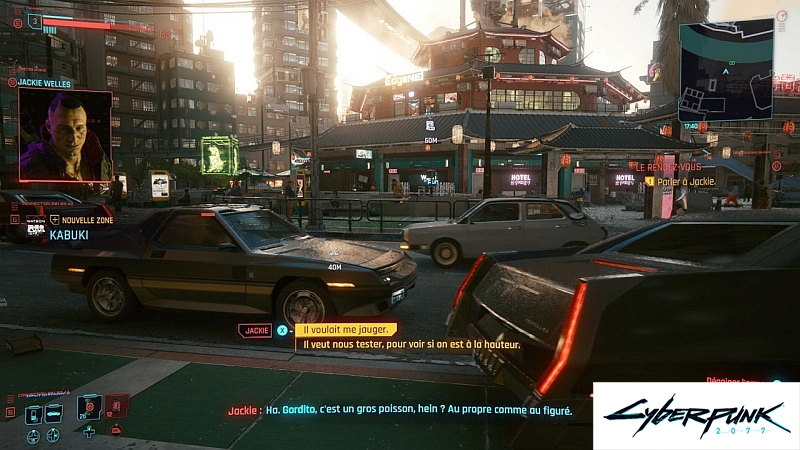Click the player level badge
800x450 pixels.
click(34, 19)
